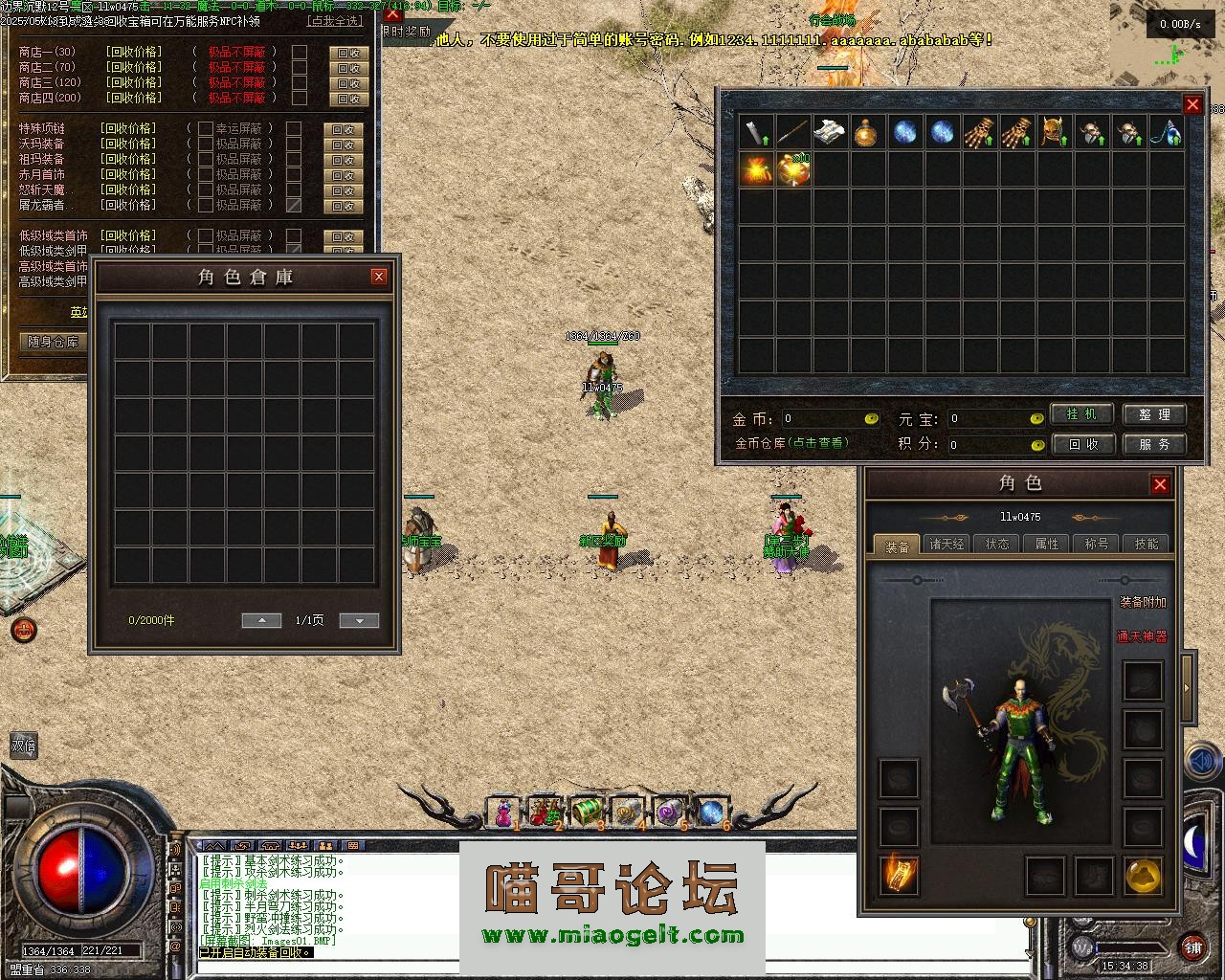Go to the next warehouse page with the down arrow
The height and width of the screenshot is (980, 1225).
click(x=359, y=620)
